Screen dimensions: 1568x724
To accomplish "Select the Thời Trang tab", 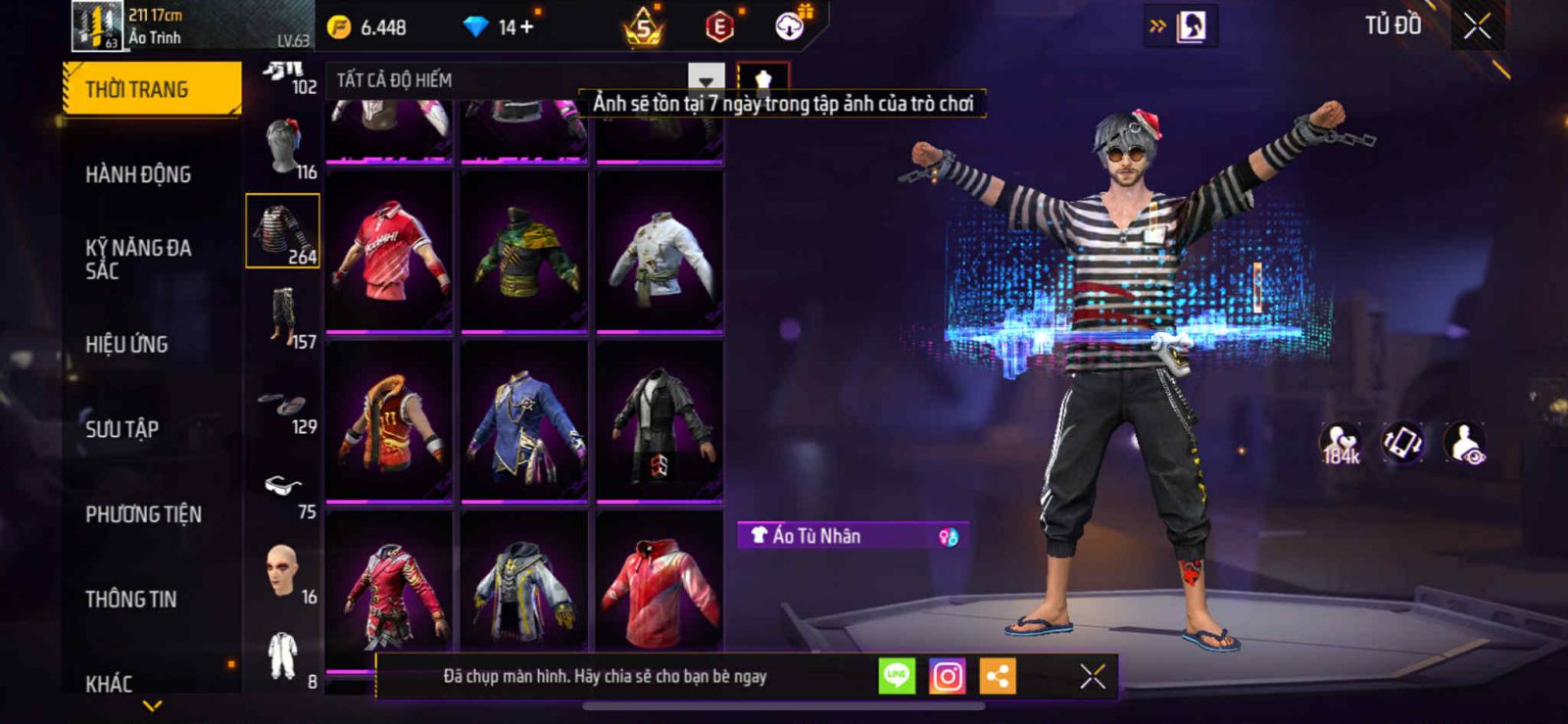I will tap(151, 89).
